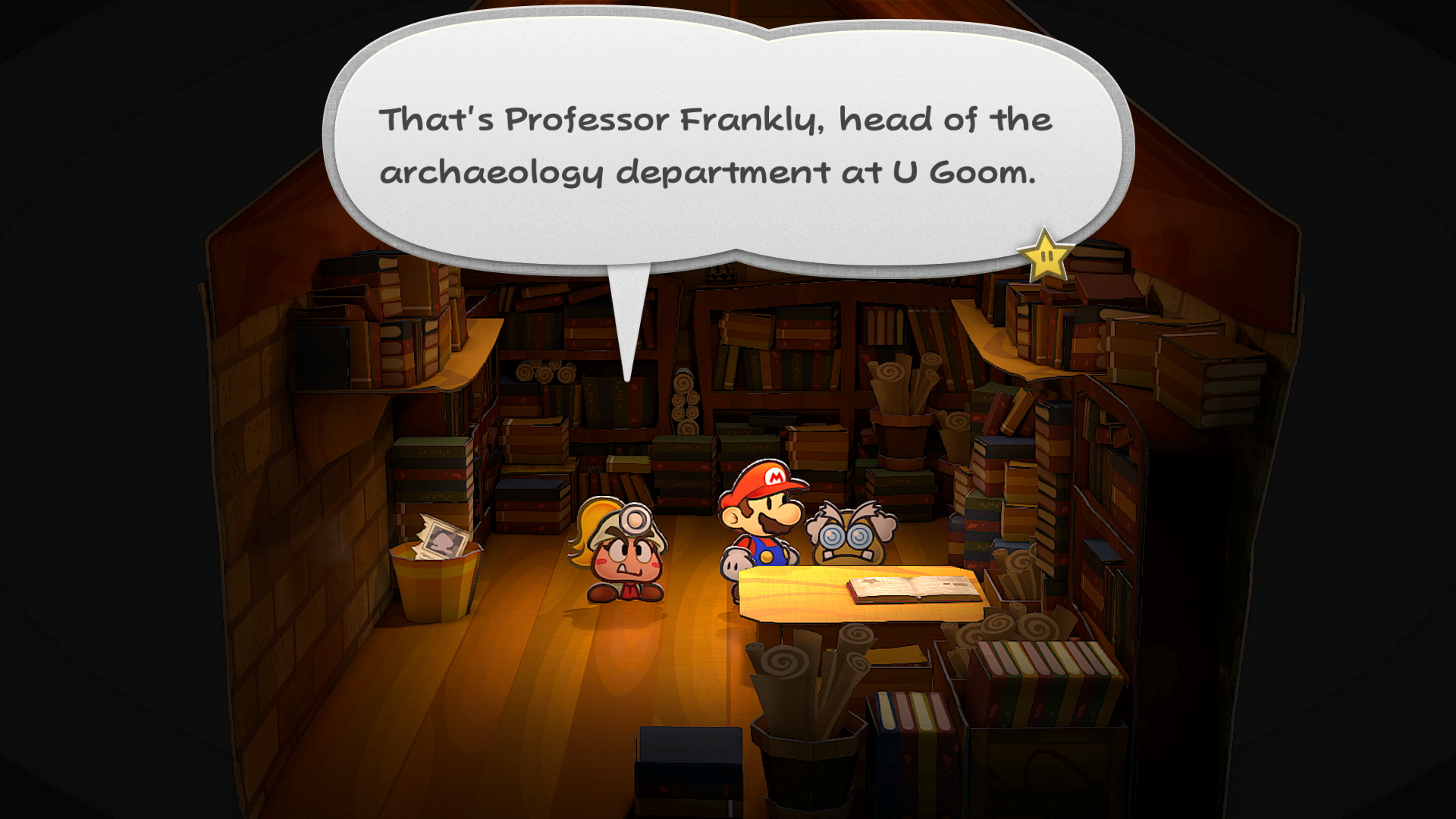Advance dialogue with the star continue icon
Image resolution: width=1456 pixels, height=819 pixels.
tap(1045, 255)
